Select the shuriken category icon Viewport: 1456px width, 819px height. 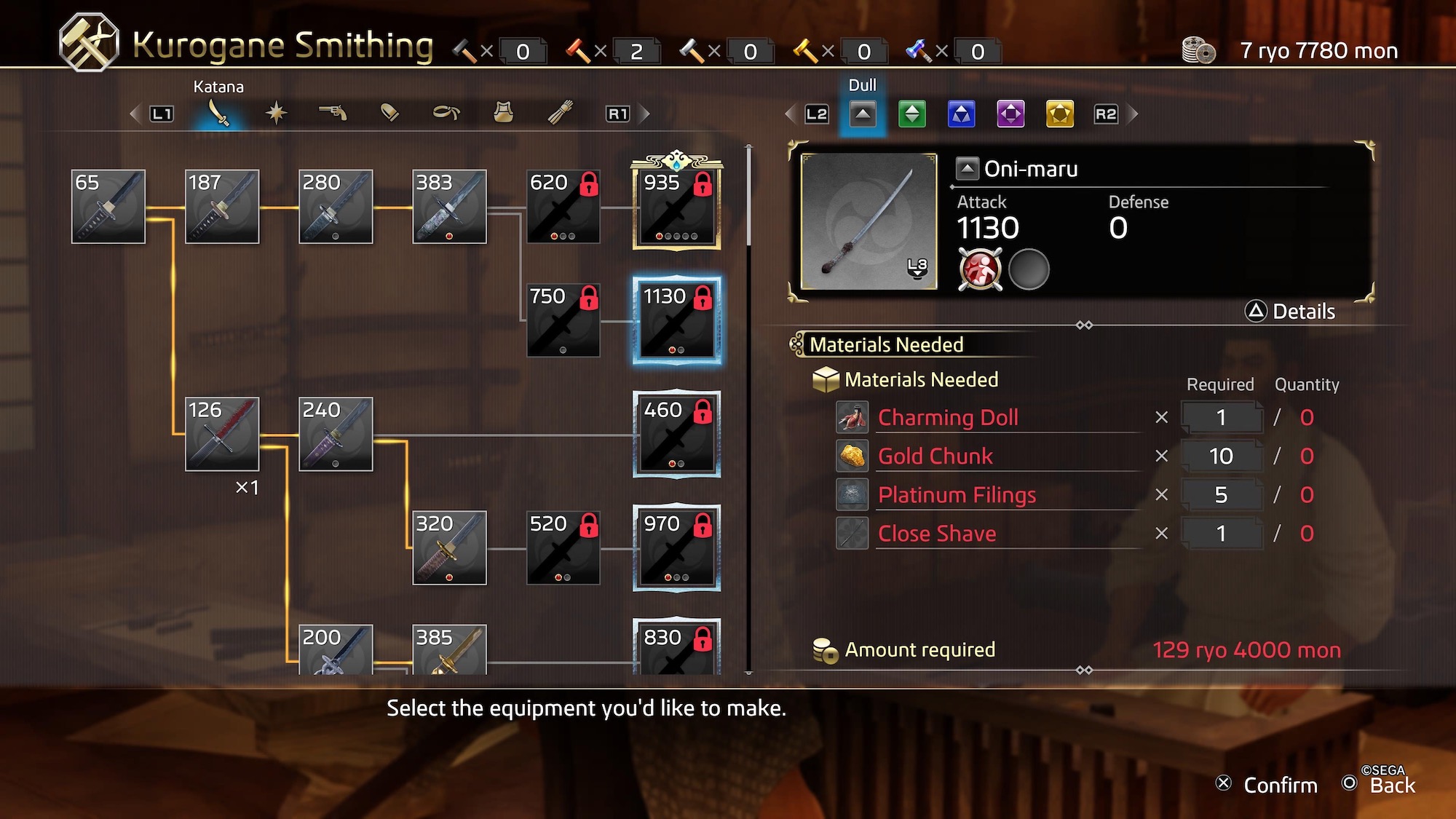[275, 113]
